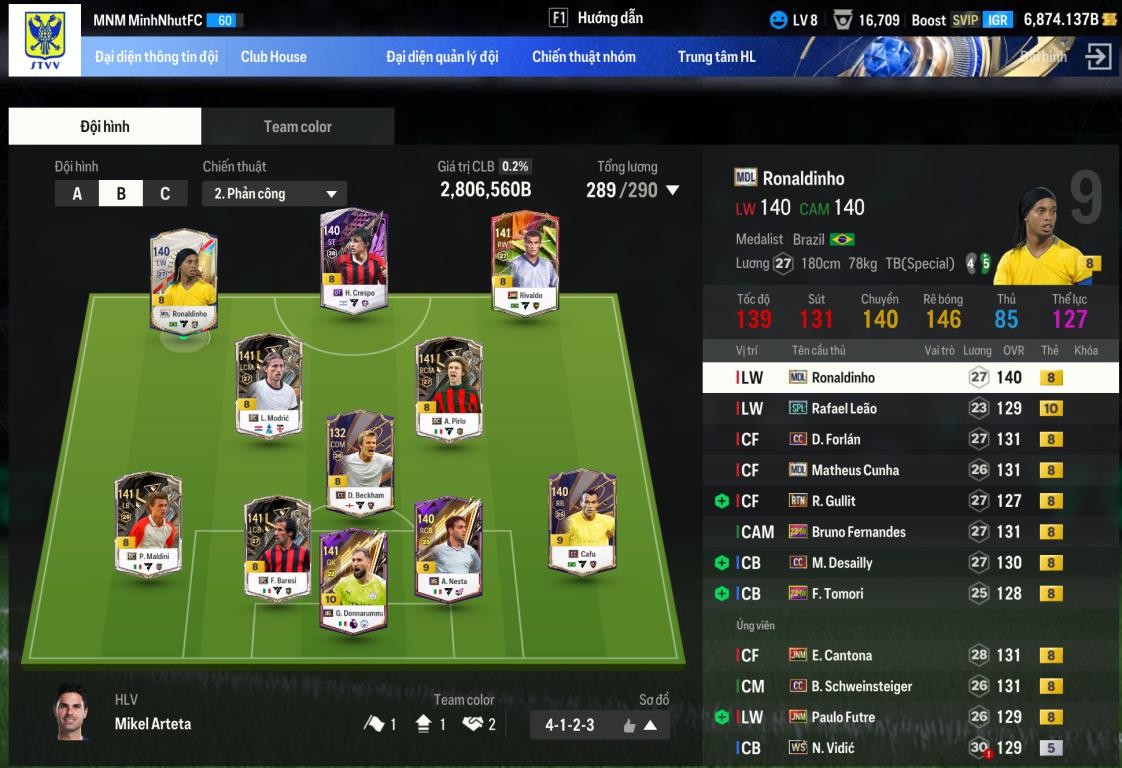This screenshot has height=768, width=1122.
Task: Select squad C
Action: point(165,194)
